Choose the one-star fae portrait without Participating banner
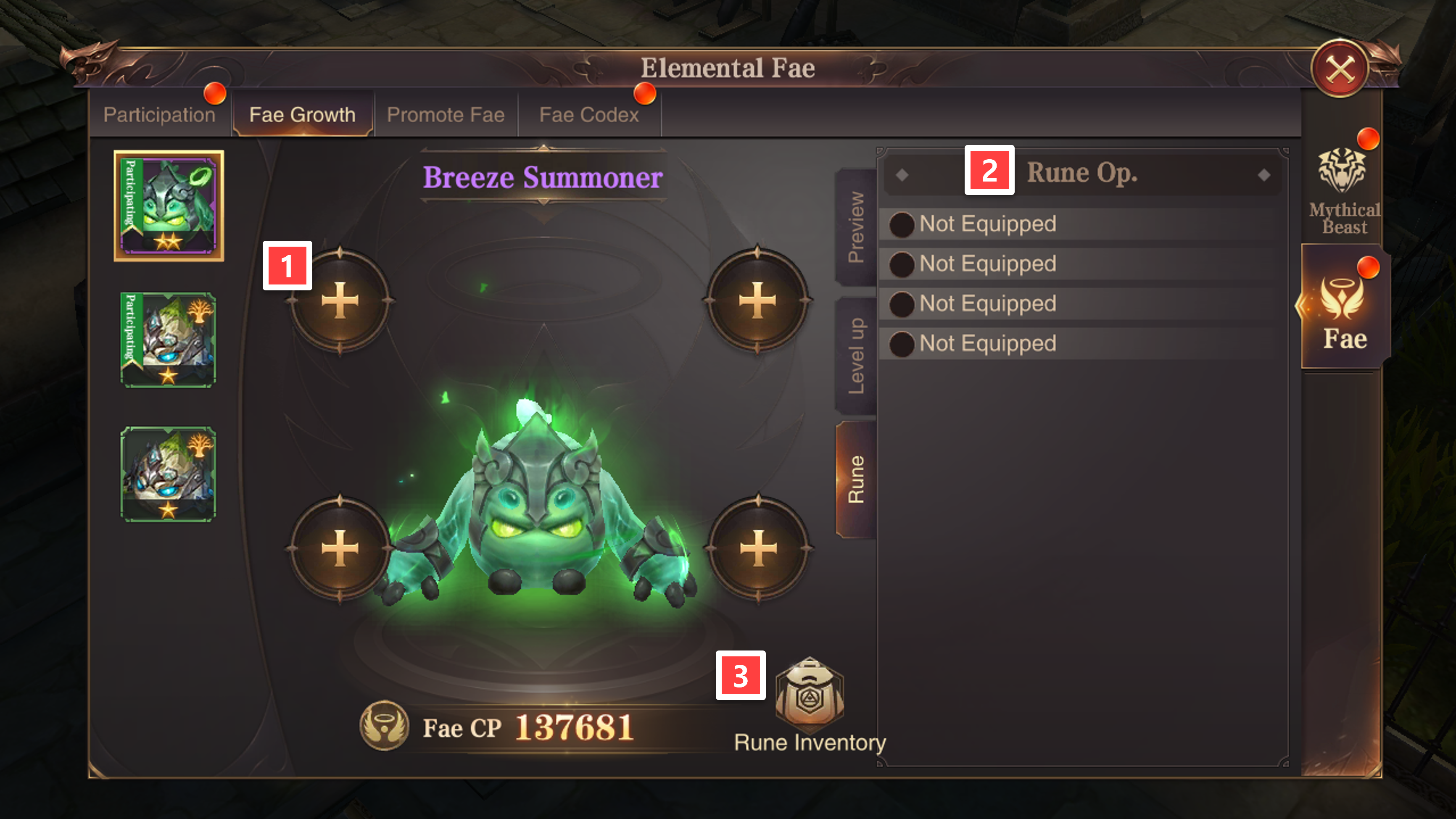This screenshot has width=1456, height=819. [169, 474]
